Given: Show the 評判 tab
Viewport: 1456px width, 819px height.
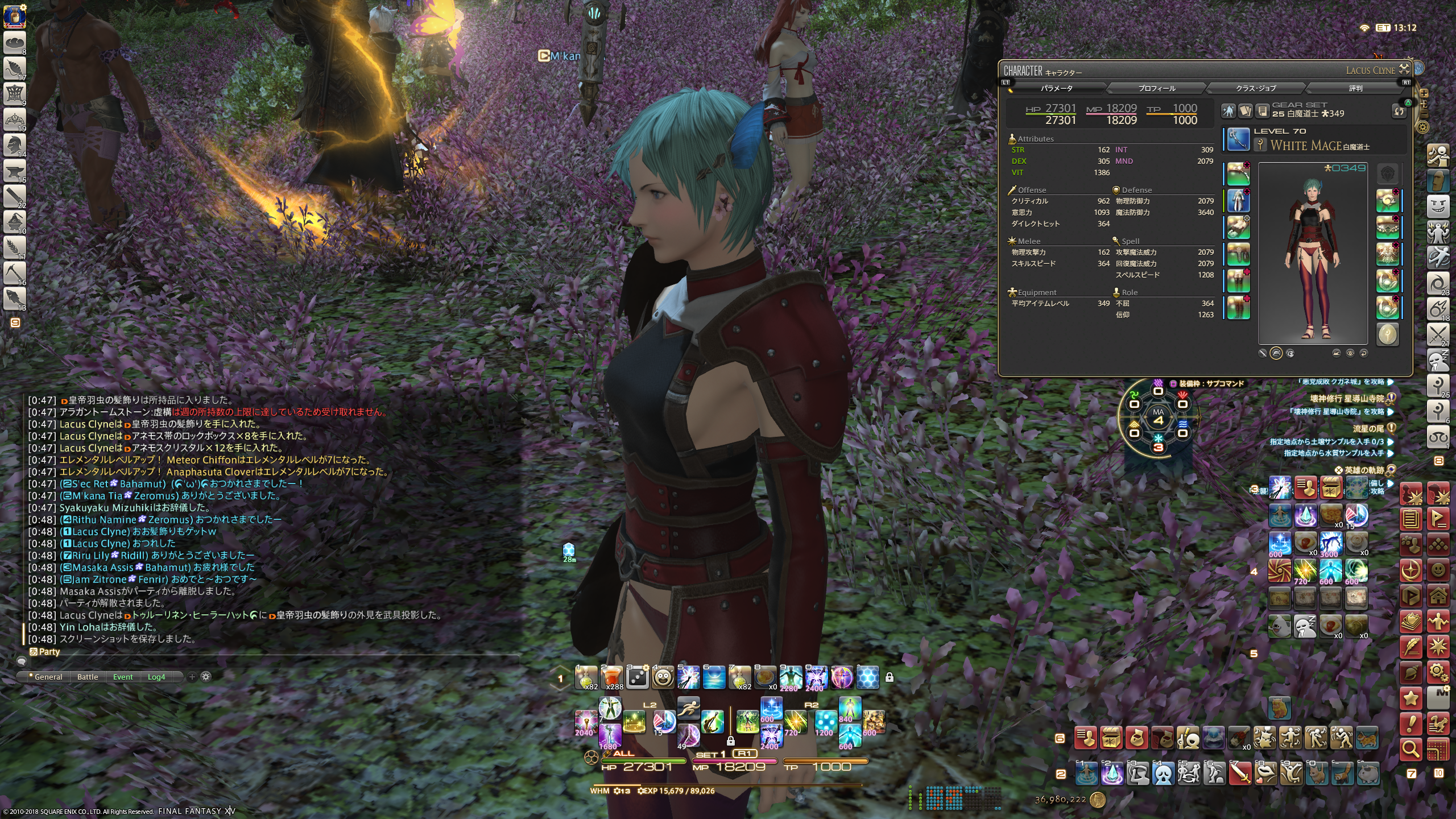Looking at the screenshot, I should pyautogui.click(x=1355, y=88).
